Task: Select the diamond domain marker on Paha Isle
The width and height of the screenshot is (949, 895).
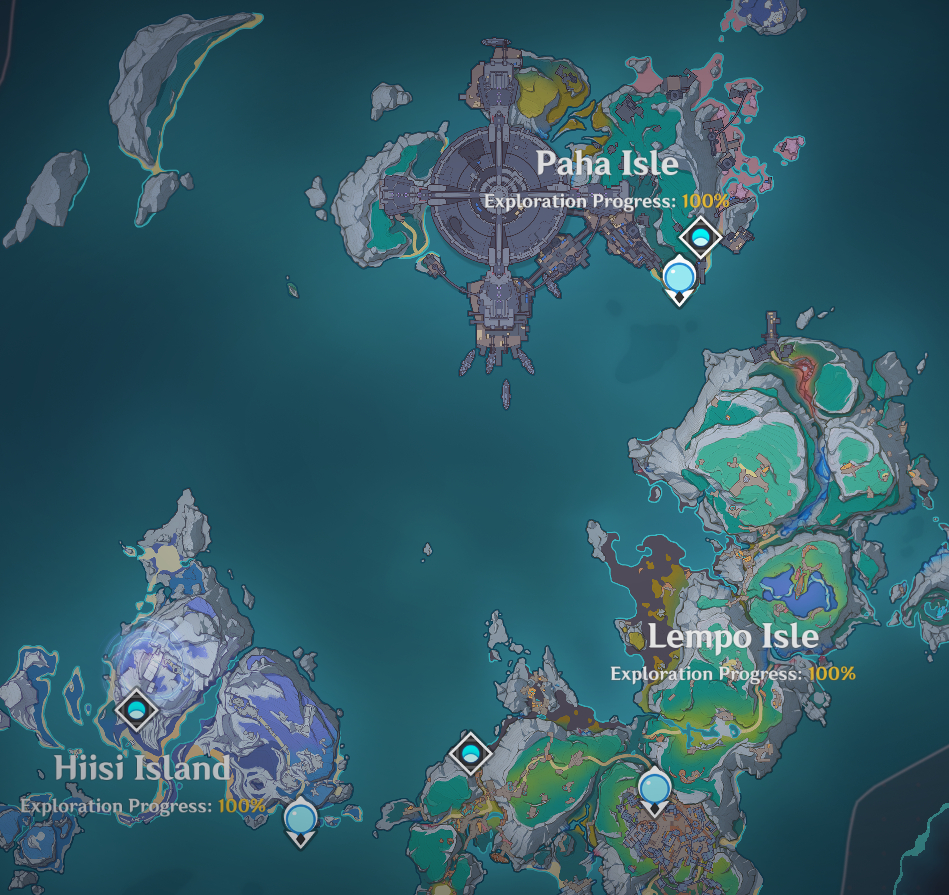Action: (701, 238)
